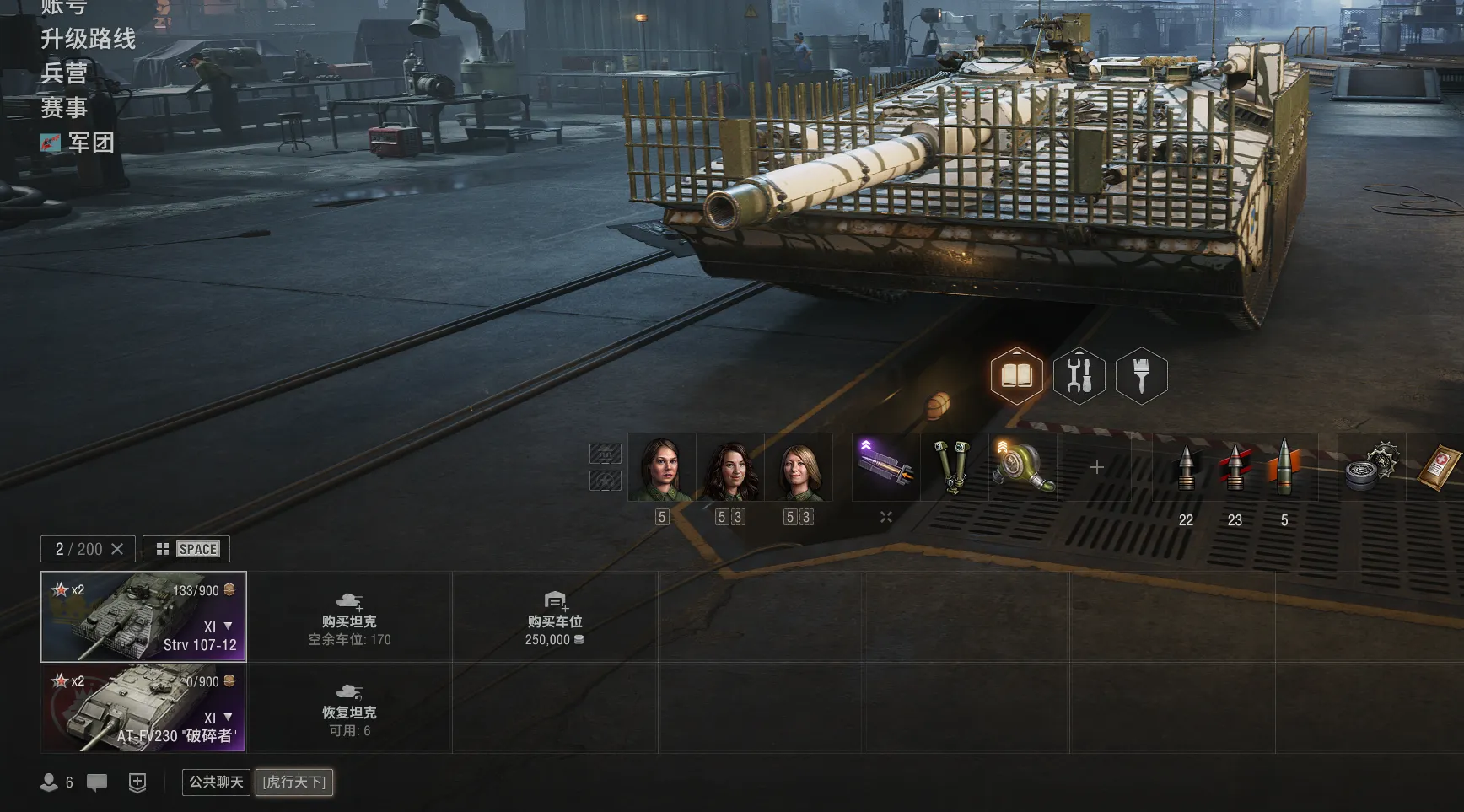Open the wrench tools hexagon icon
This screenshot has height=812, width=1464.
click(1079, 375)
